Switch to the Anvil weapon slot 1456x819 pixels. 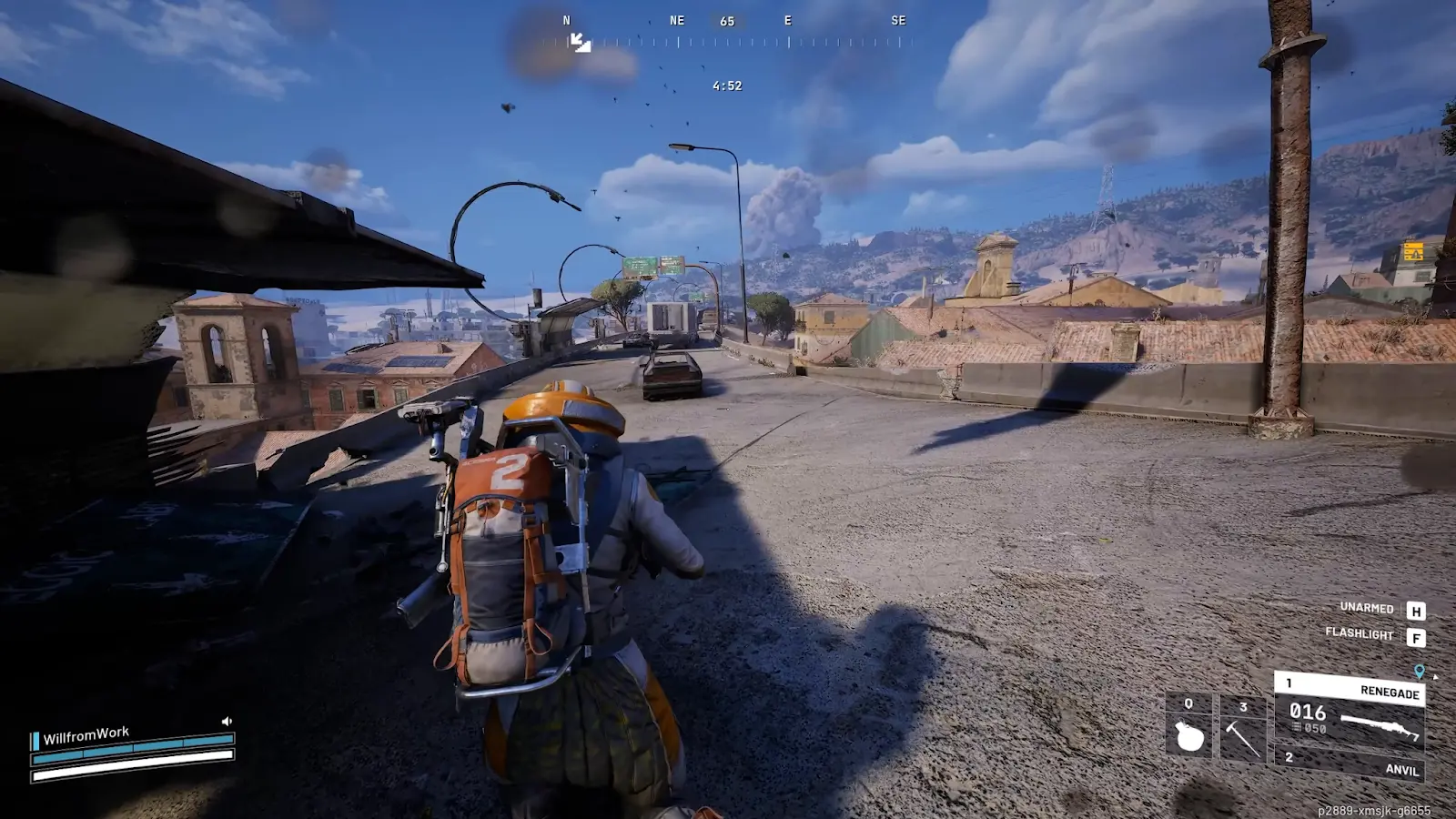point(1350,763)
